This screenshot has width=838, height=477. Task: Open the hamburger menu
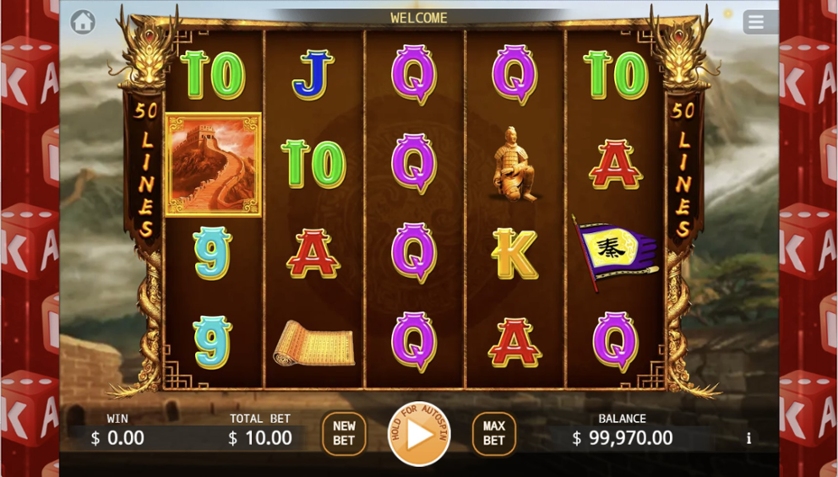[756, 22]
